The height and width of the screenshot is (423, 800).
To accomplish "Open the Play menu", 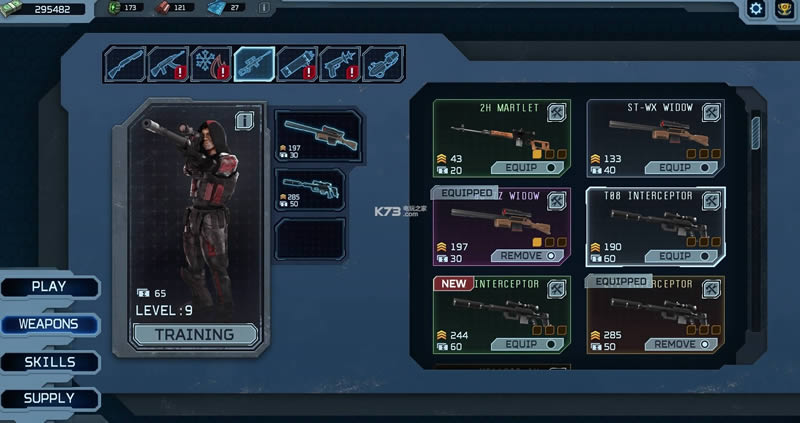I will (x=49, y=287).
